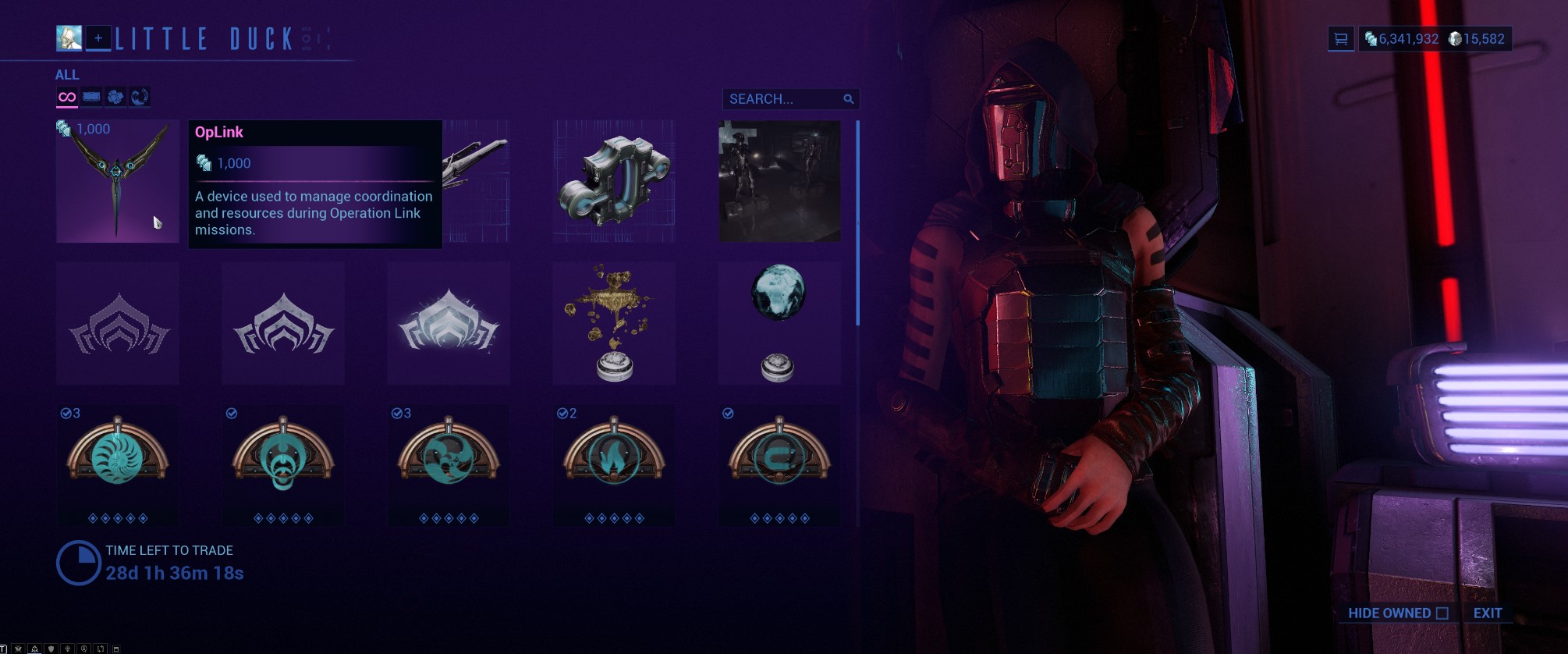1568x654 pixels.
Task: Open the captura scene thumbnail
Action: coord(777,181)
